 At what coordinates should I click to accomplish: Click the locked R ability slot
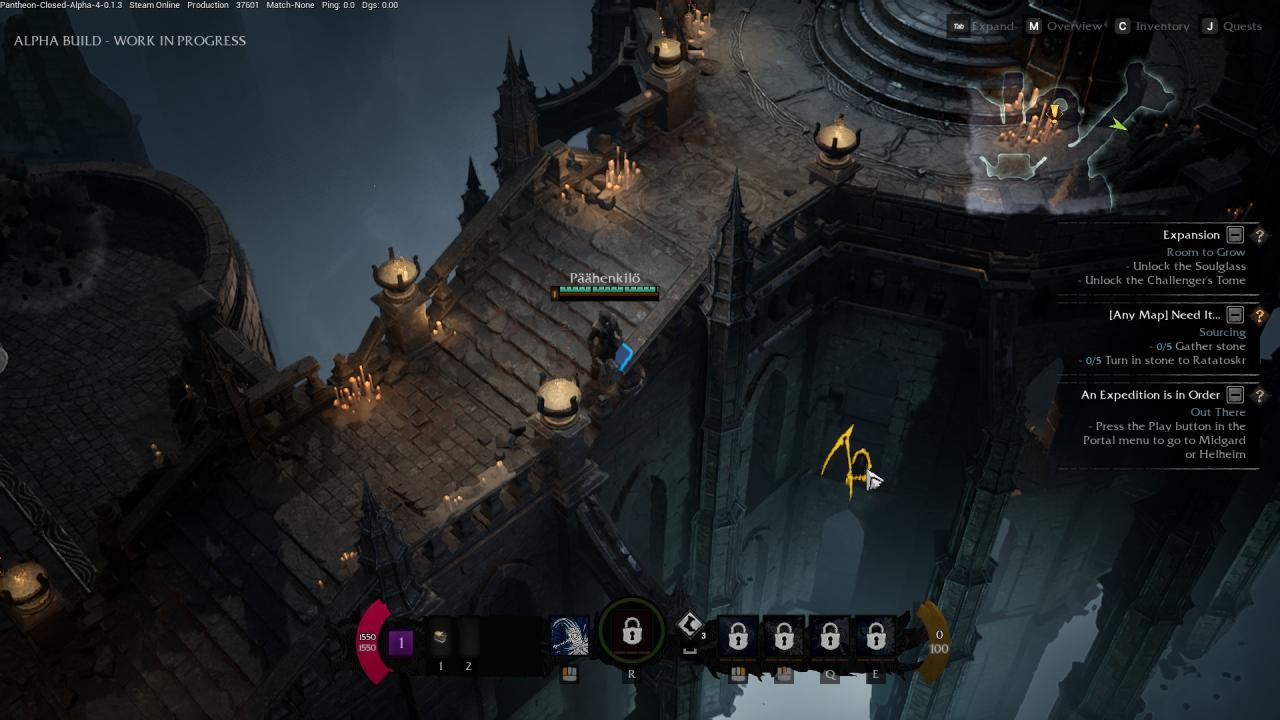631,633
